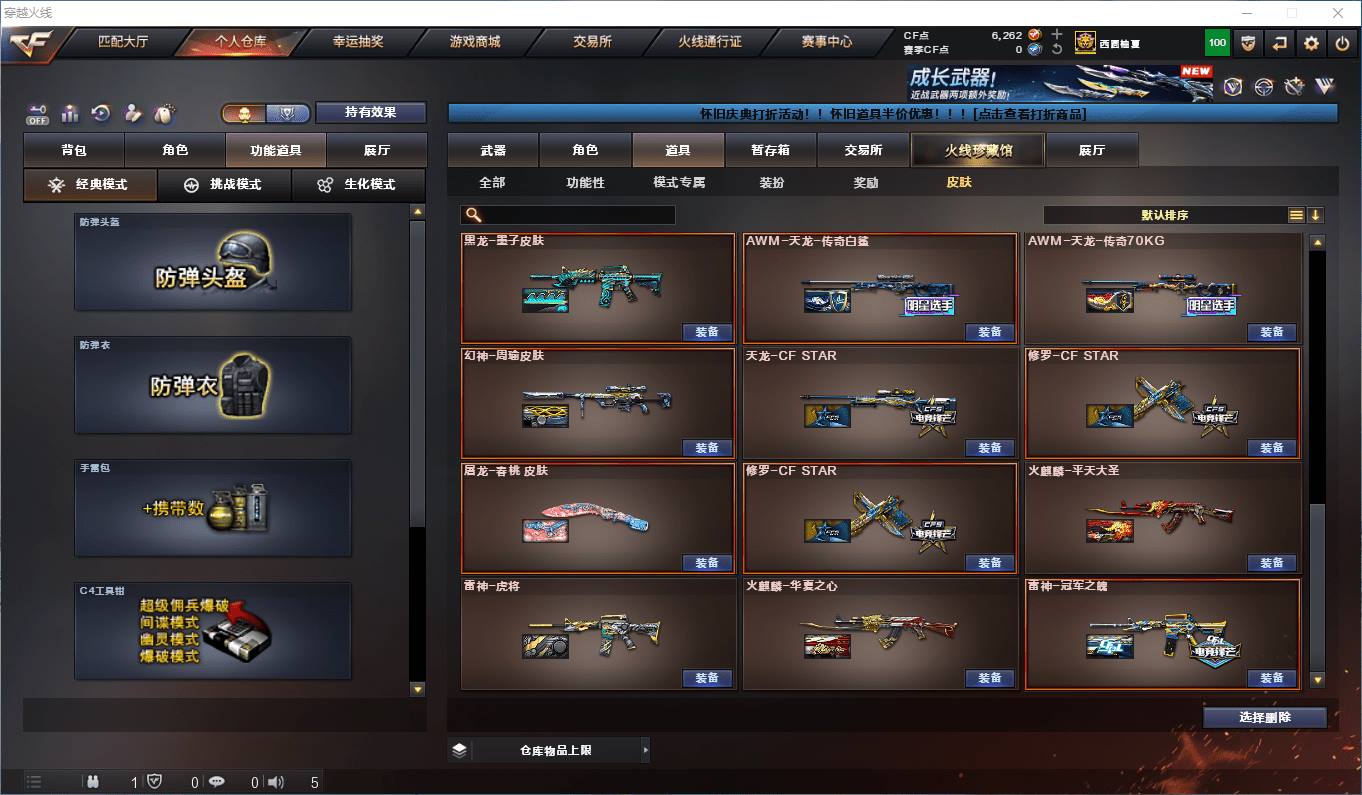The image size is (1362, 795).
Task: Switch to the 交易所 top navigation tab
Action: tap(592, 42)
